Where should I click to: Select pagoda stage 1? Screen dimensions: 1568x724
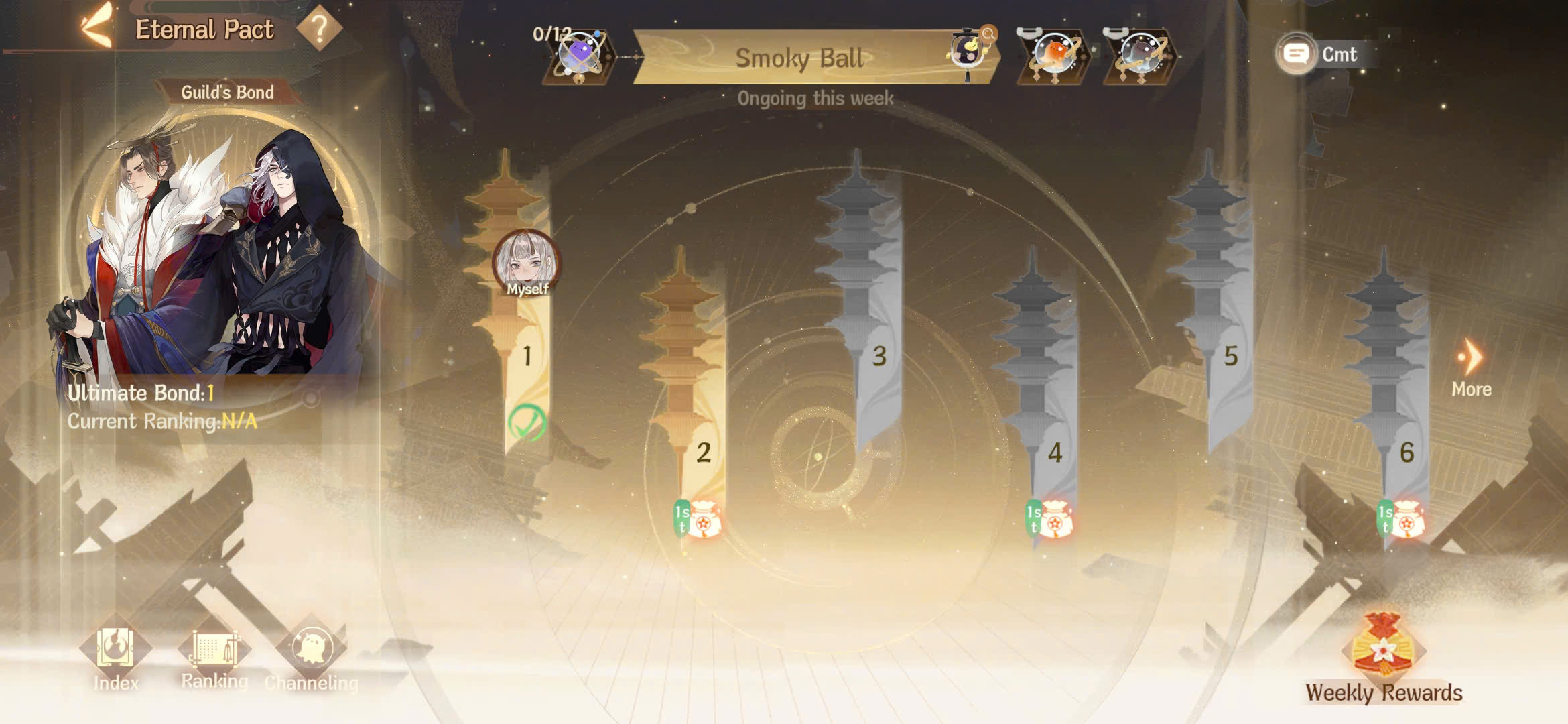click(527, 355)
